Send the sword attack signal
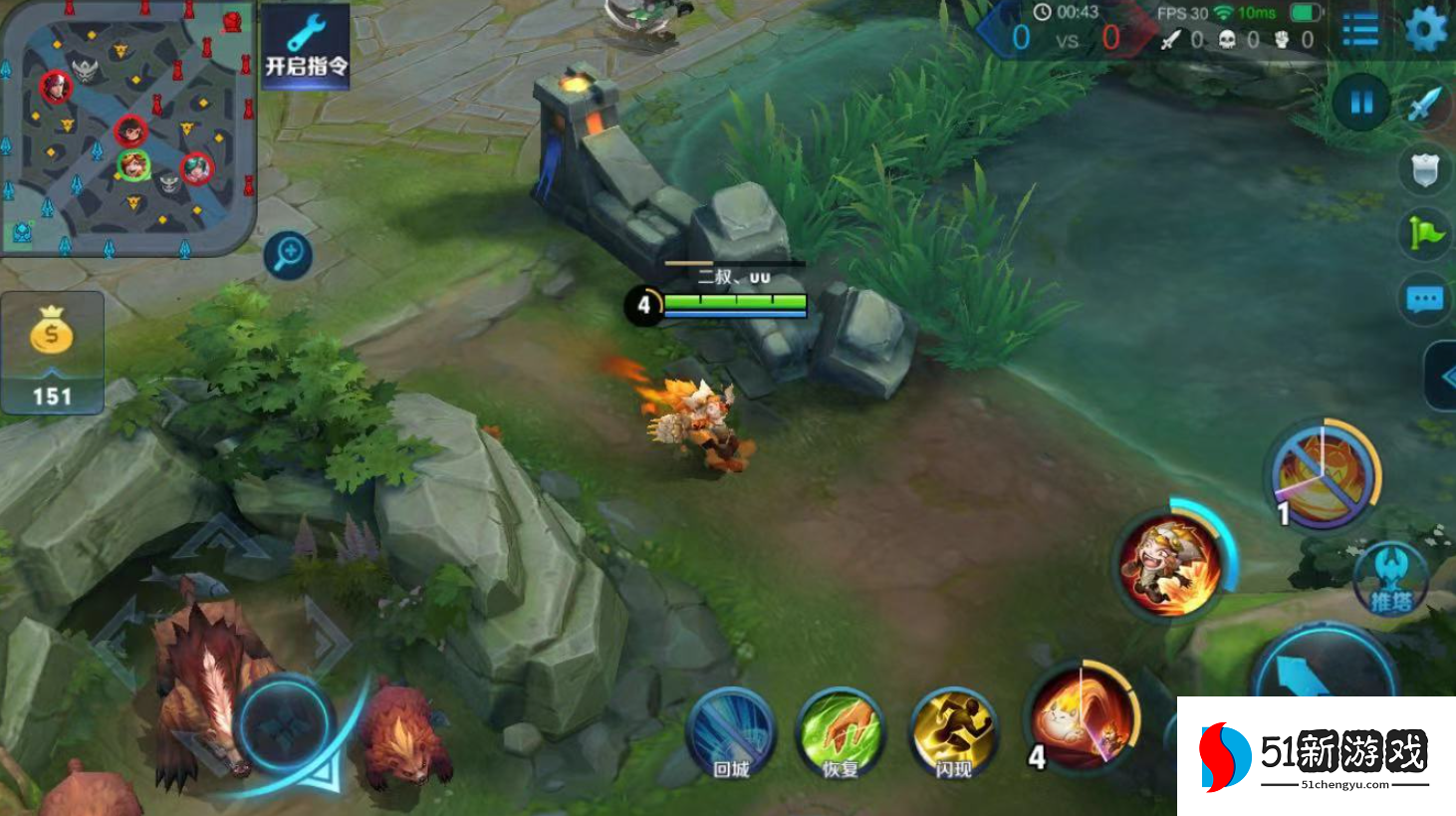The height and width of the screenshot is (816, 1456). [x=1425, y=104]
